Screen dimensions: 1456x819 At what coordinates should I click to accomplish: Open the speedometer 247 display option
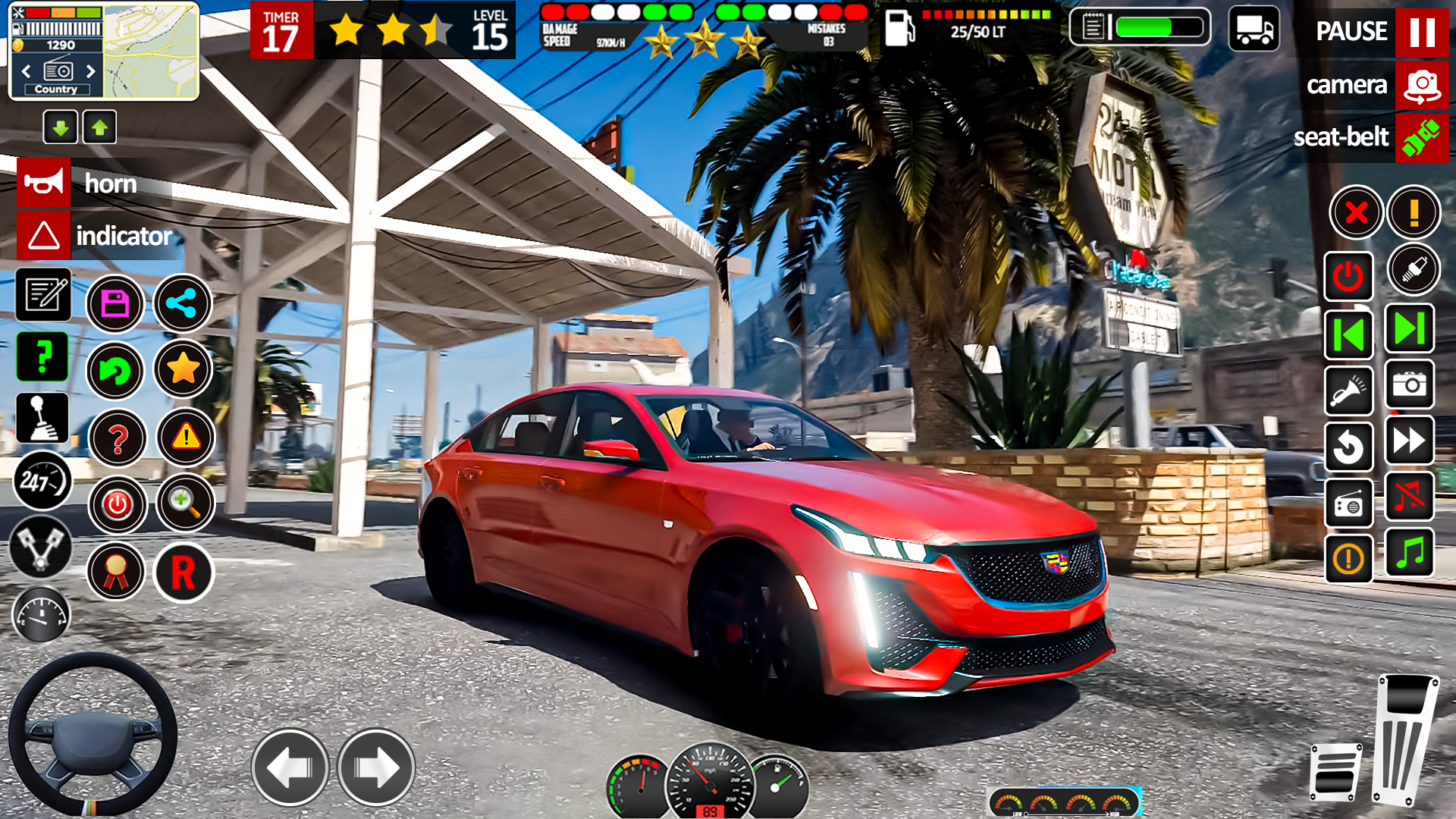tap(43, 482)
